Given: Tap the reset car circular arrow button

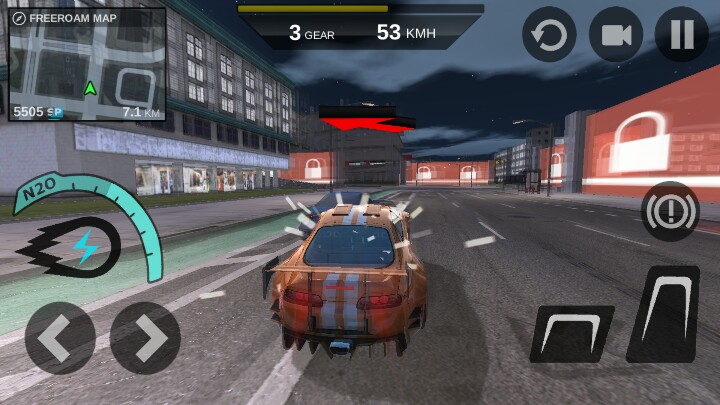Looking at the screenshot, I should [549, 36].
